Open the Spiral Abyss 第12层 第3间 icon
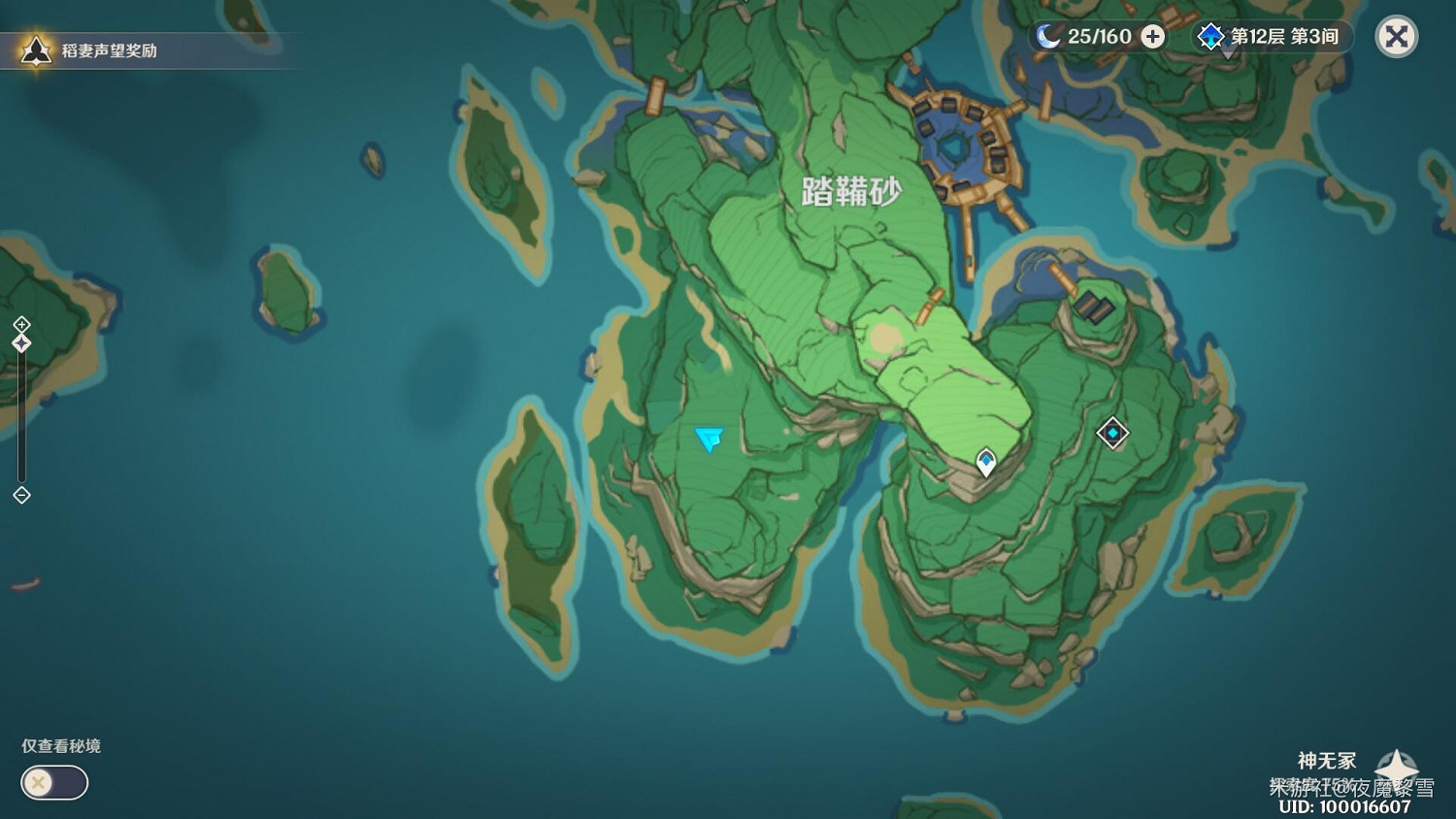 pos(1209,37)
